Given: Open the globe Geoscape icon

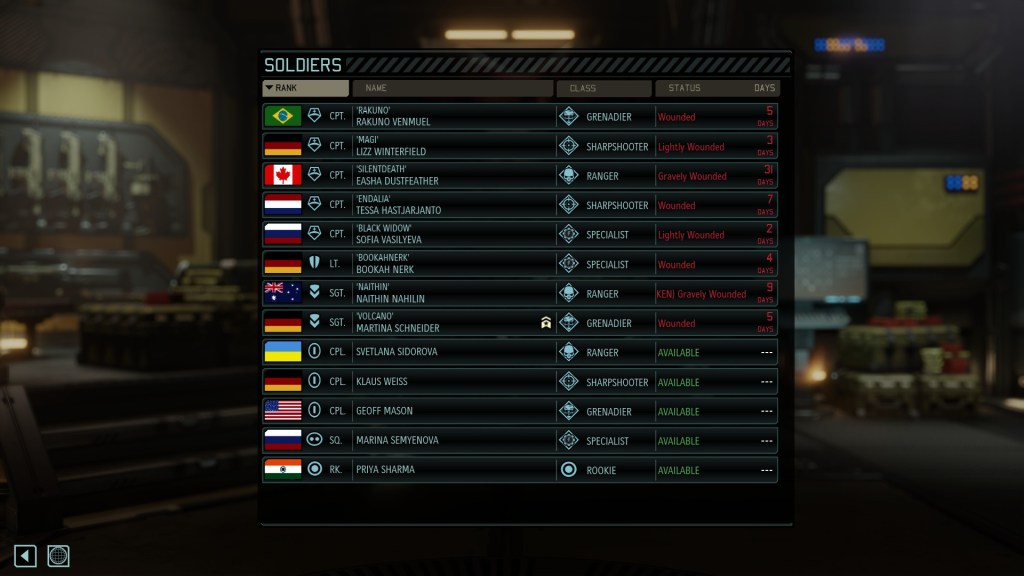Looking at the screenshot, I should click(x=58, y=556).
